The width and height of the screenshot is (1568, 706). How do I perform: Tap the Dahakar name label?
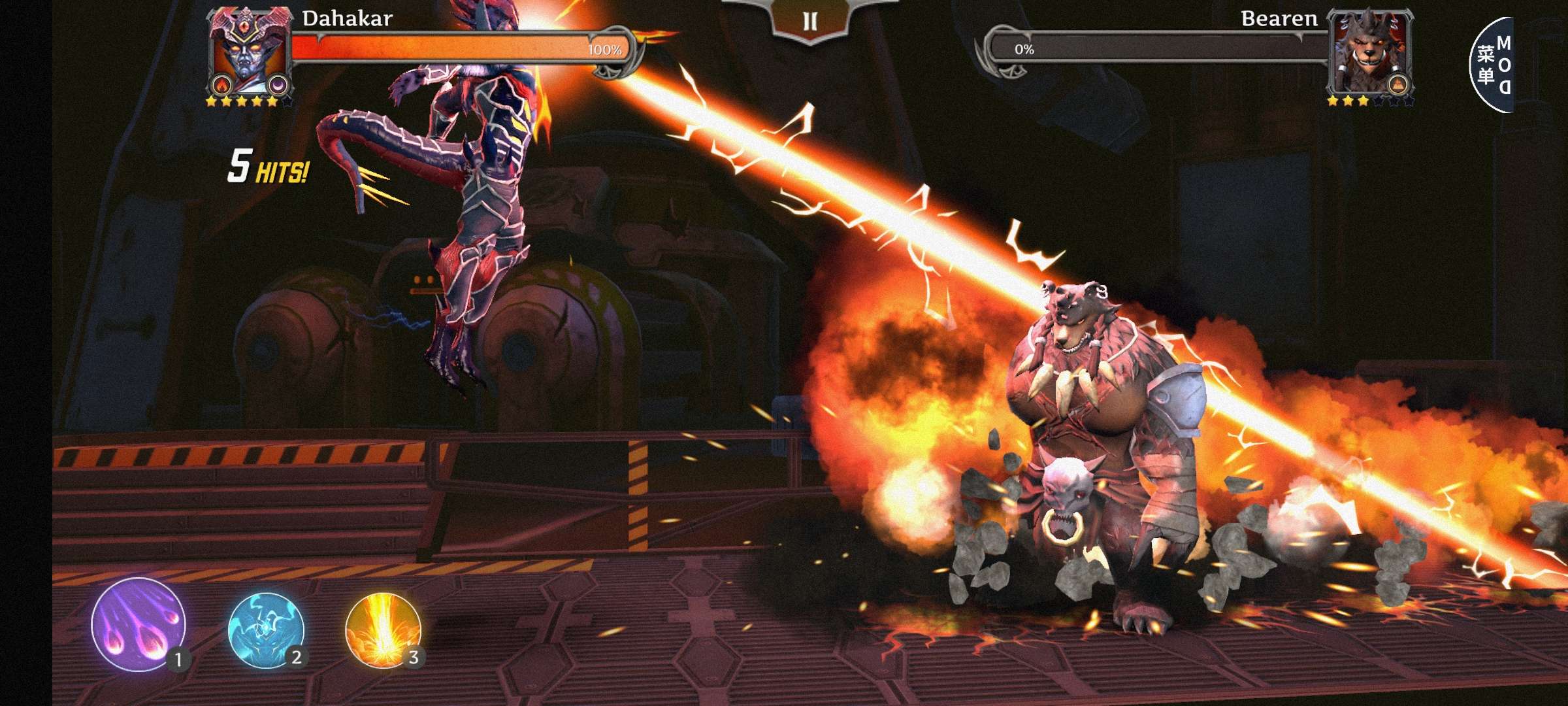346,20
